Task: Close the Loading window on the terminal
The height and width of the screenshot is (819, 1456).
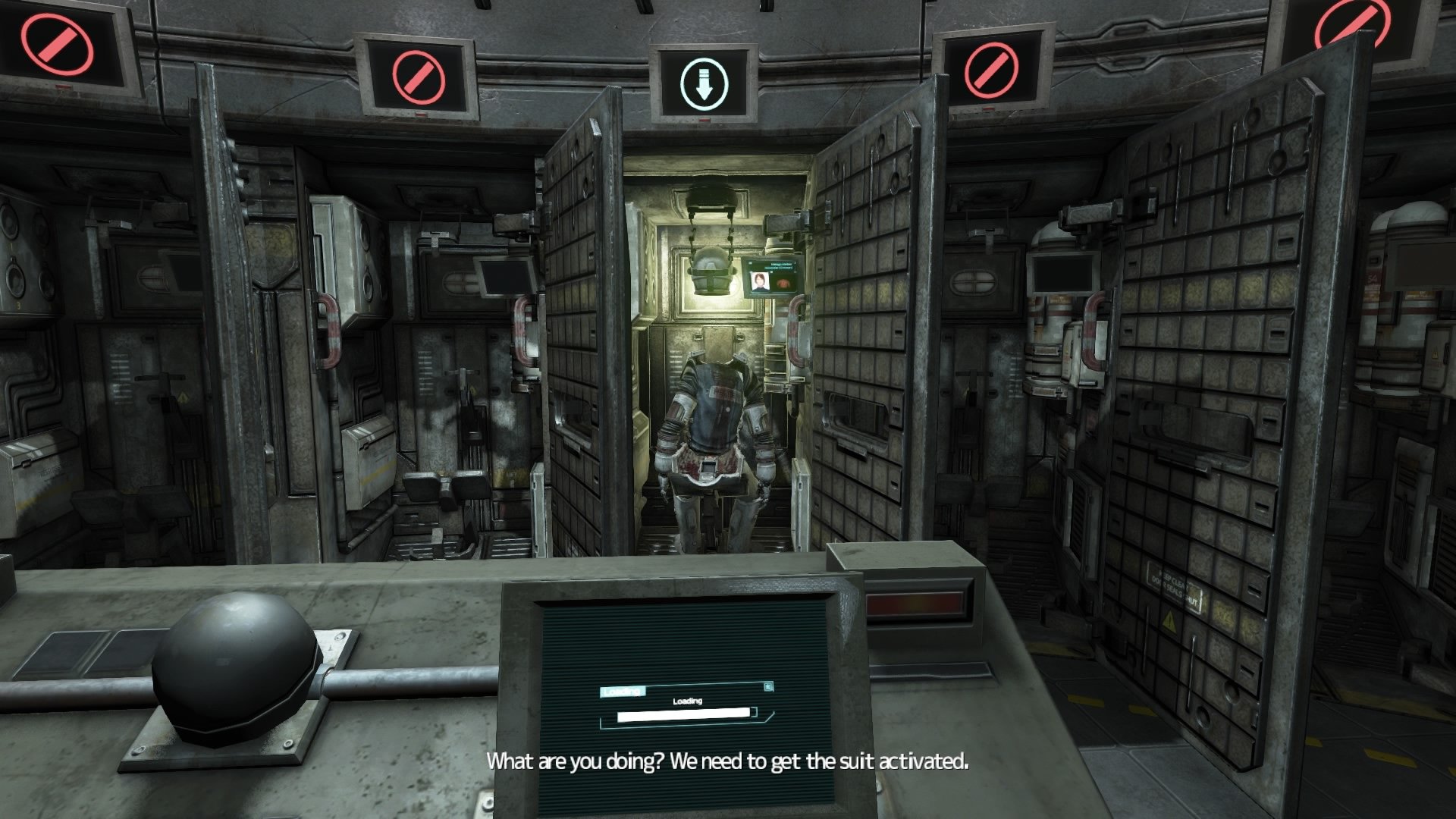Action: [x=769, y=687]
